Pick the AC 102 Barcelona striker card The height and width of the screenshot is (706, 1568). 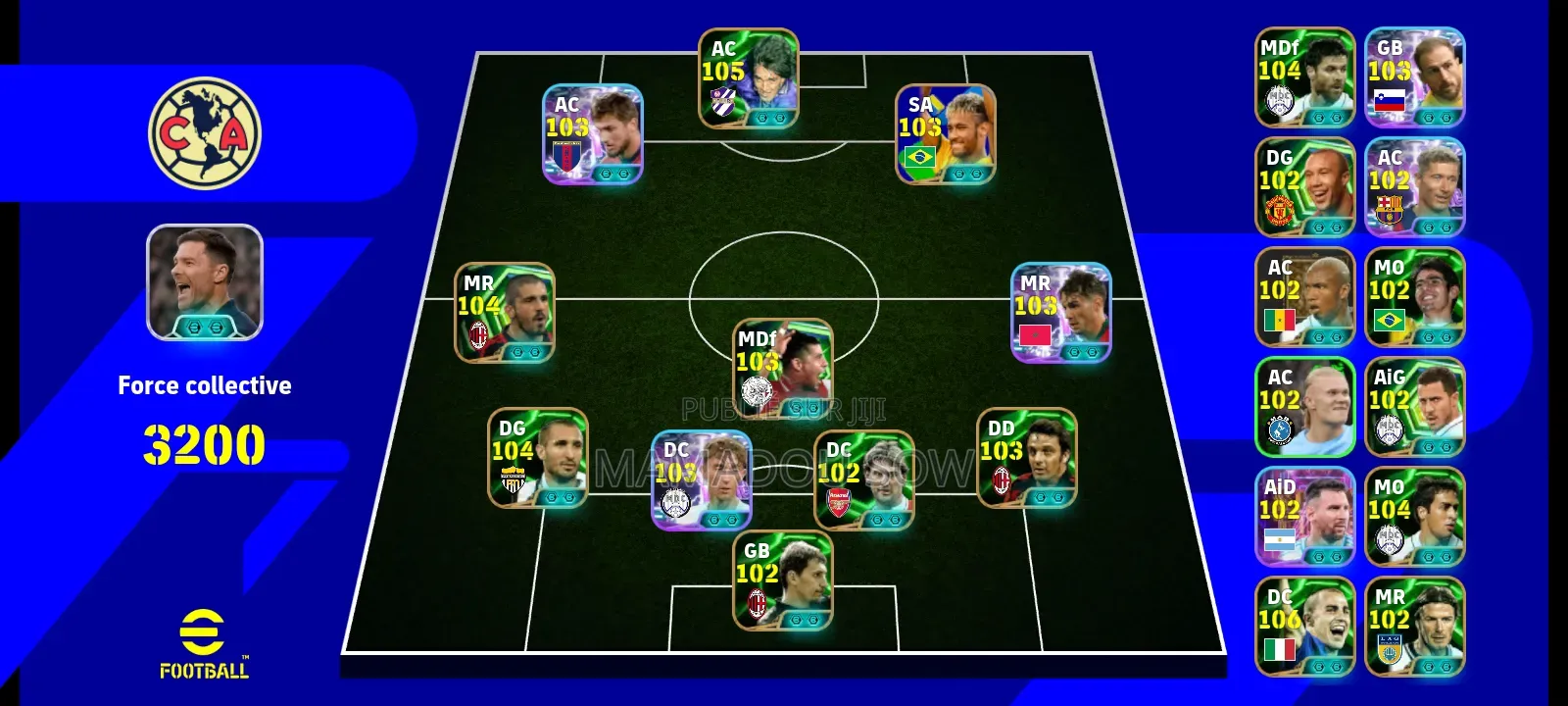coord(1414,187)
